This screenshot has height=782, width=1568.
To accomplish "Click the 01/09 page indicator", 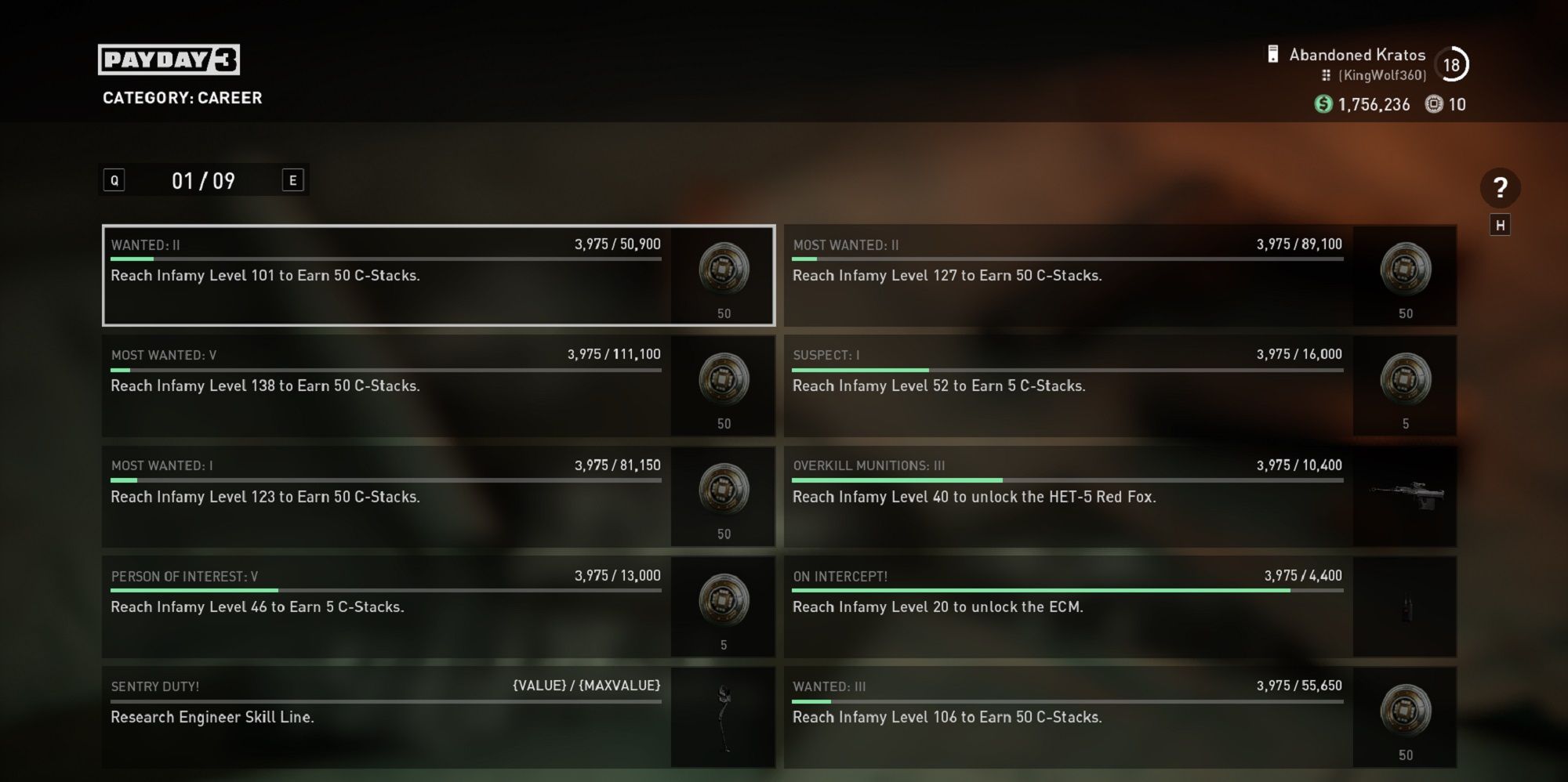I will coord(202,180).
